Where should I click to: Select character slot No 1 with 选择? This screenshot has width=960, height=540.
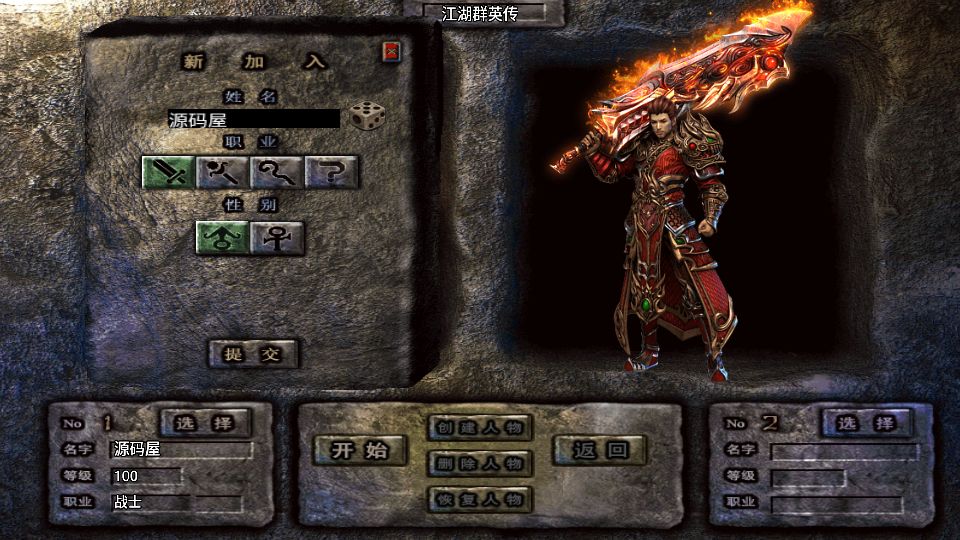(x=205, y=423)
